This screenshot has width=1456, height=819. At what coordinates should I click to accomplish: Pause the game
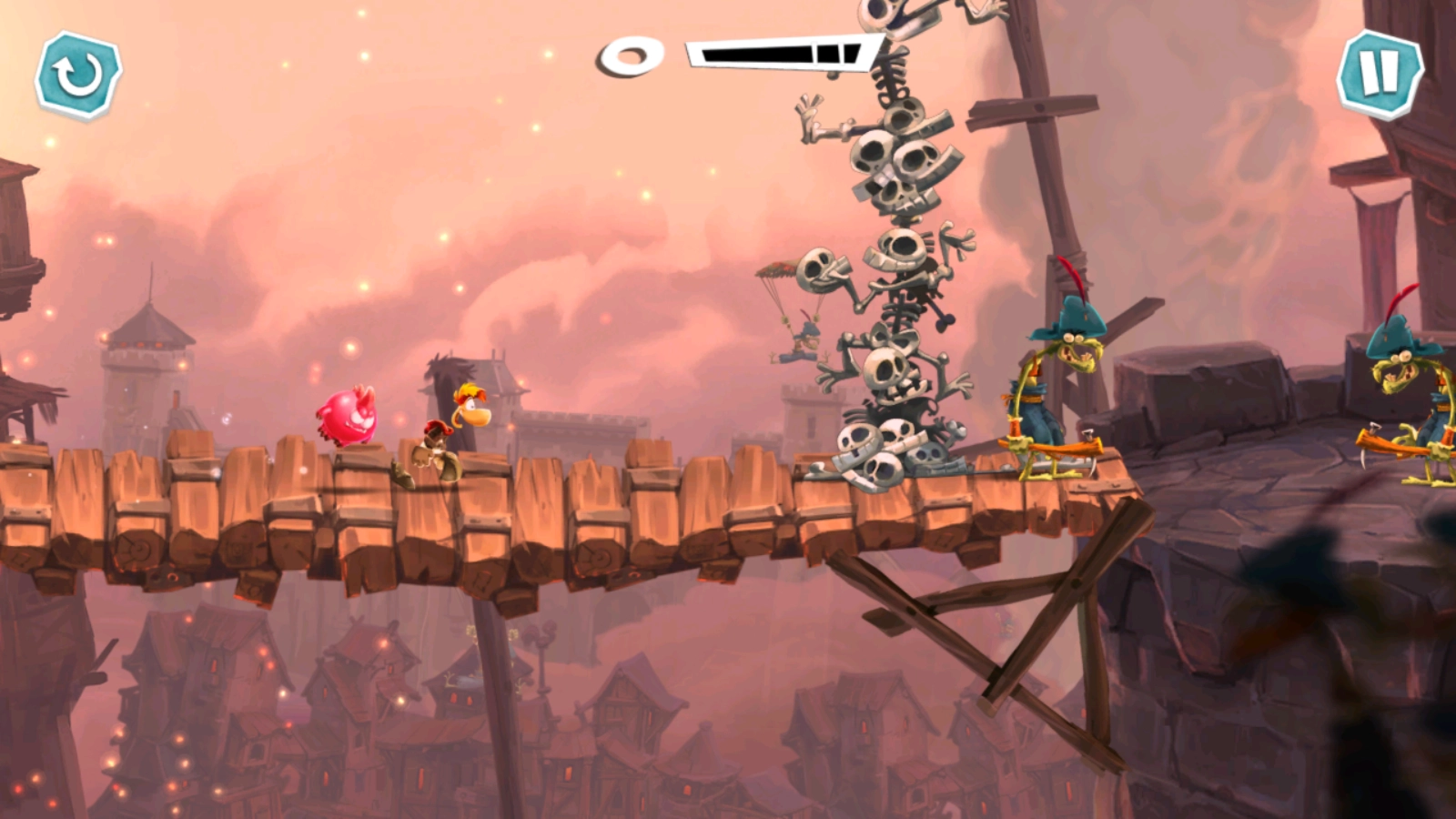1380,74
